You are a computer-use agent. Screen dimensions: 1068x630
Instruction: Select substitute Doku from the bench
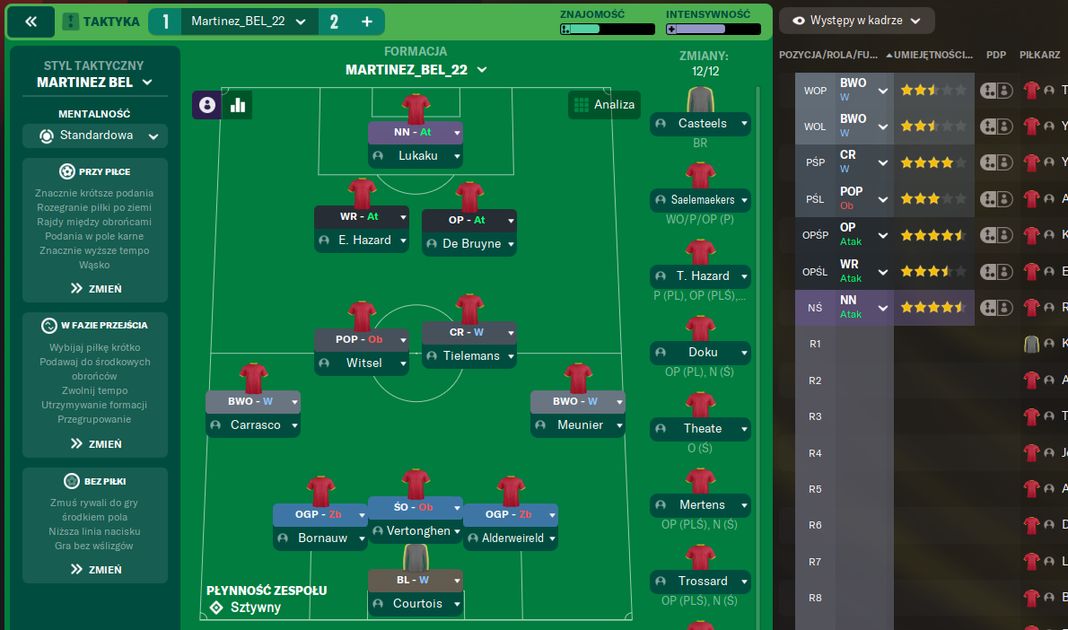coord(701,353)
